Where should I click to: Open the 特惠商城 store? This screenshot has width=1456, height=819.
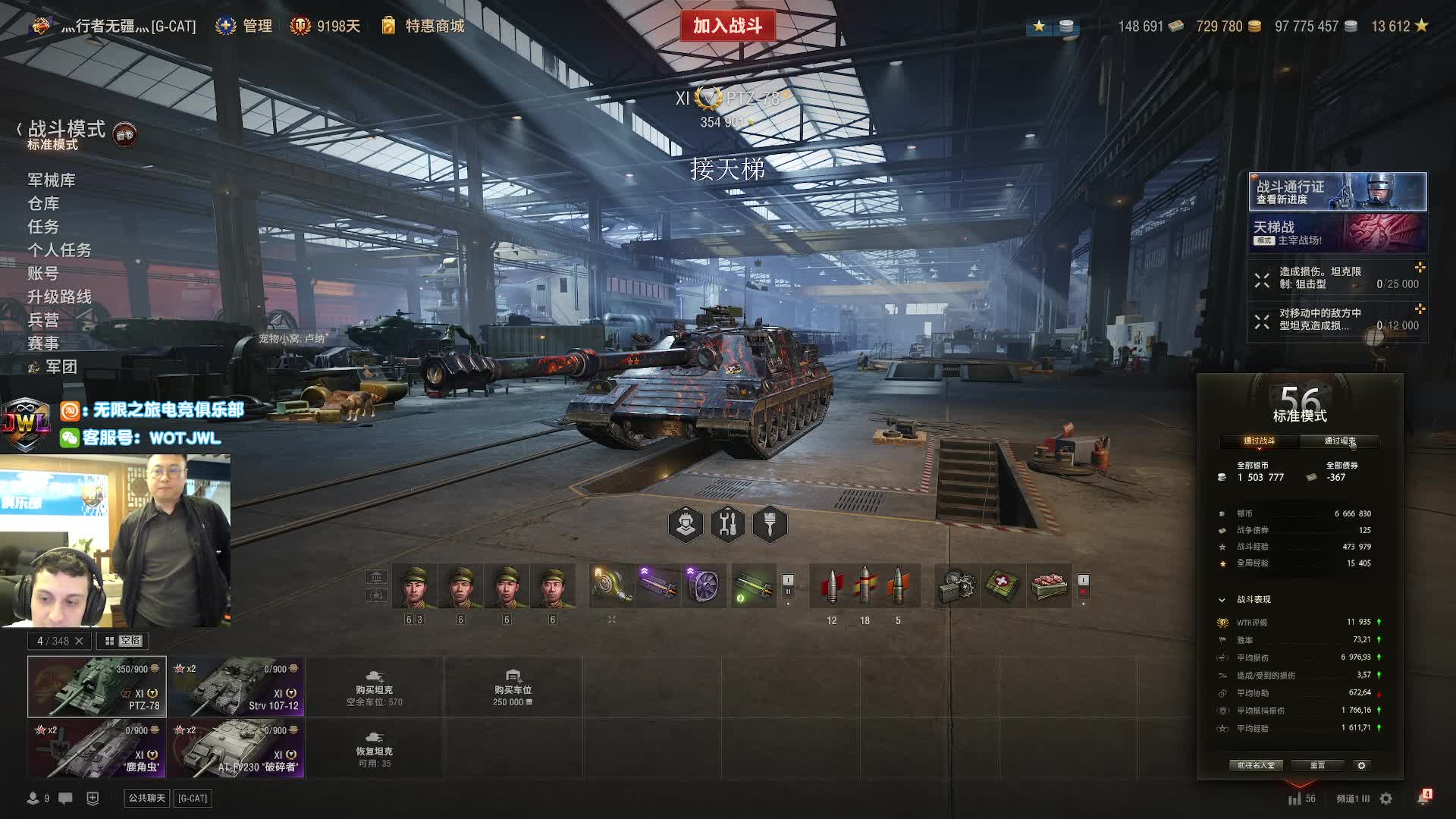click(x=434, y=26)
